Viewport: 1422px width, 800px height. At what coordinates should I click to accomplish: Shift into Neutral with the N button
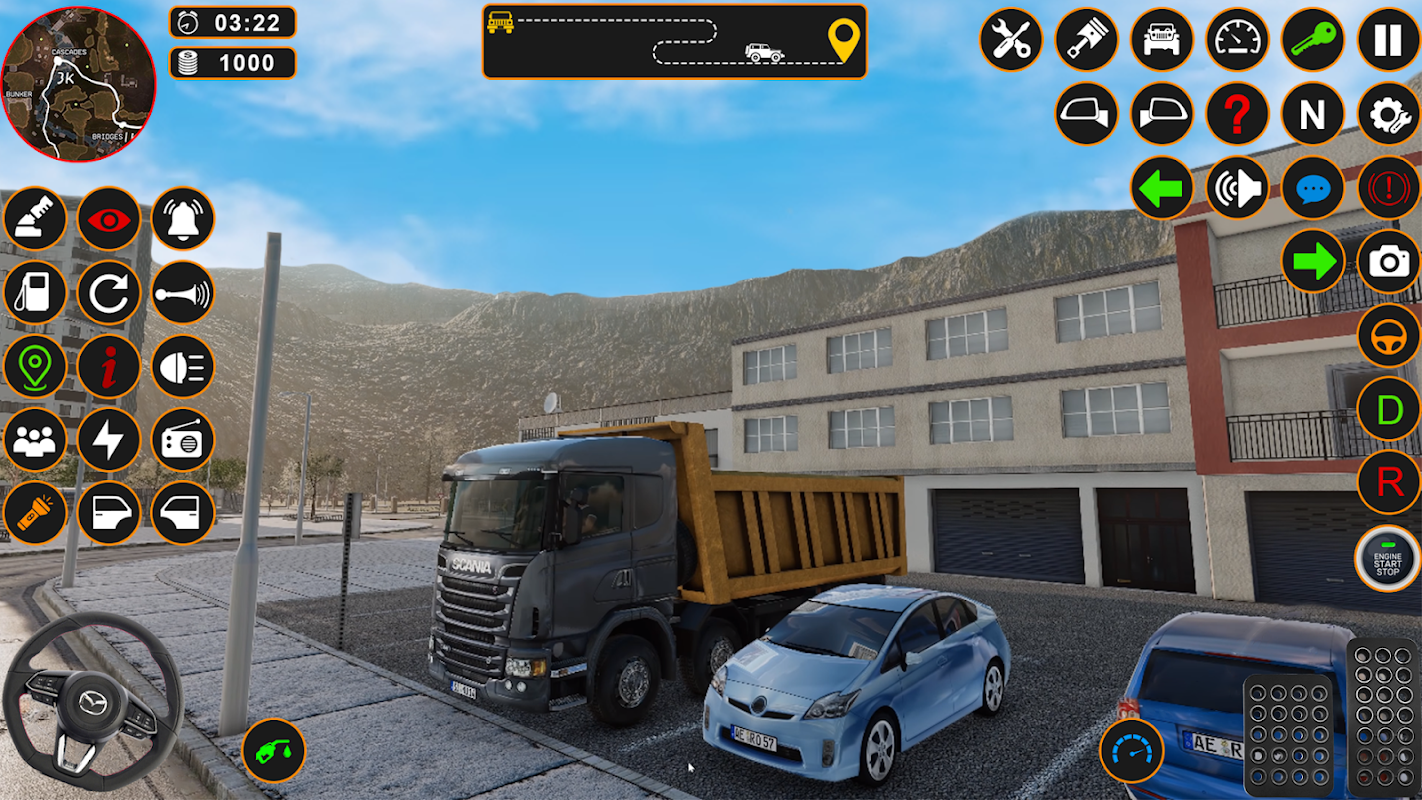[x=1312, y=114]
